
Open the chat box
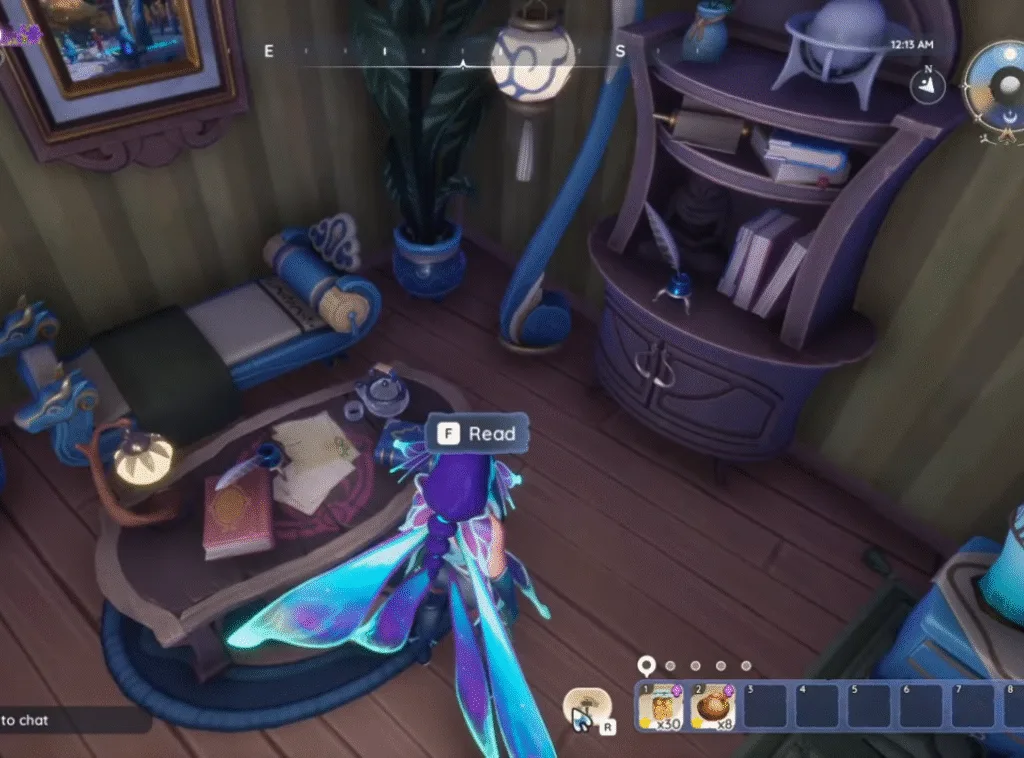coord(70,720)
